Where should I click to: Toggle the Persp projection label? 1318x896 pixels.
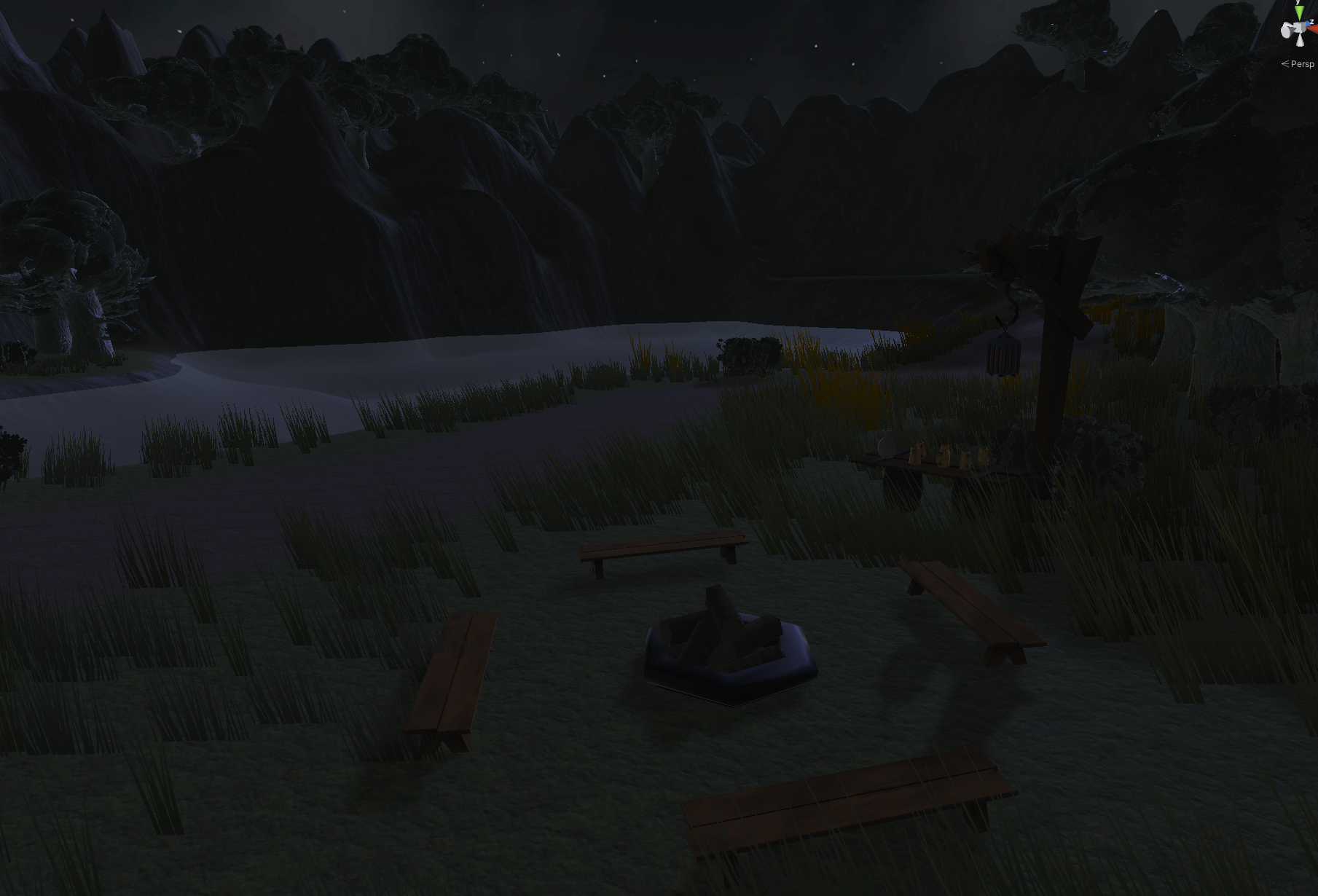pos(1301,64)
